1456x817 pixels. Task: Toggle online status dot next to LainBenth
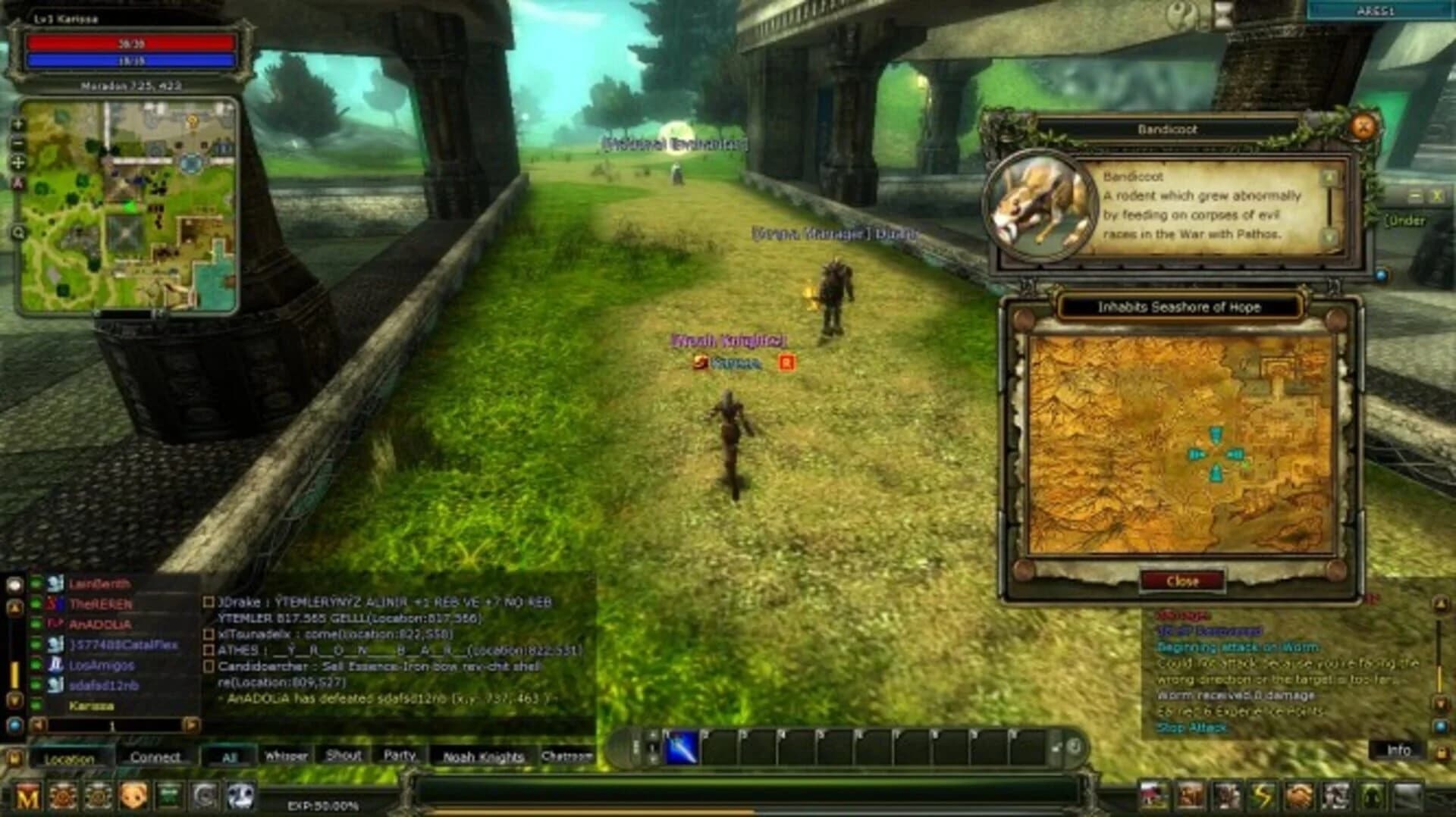point(36,583)
